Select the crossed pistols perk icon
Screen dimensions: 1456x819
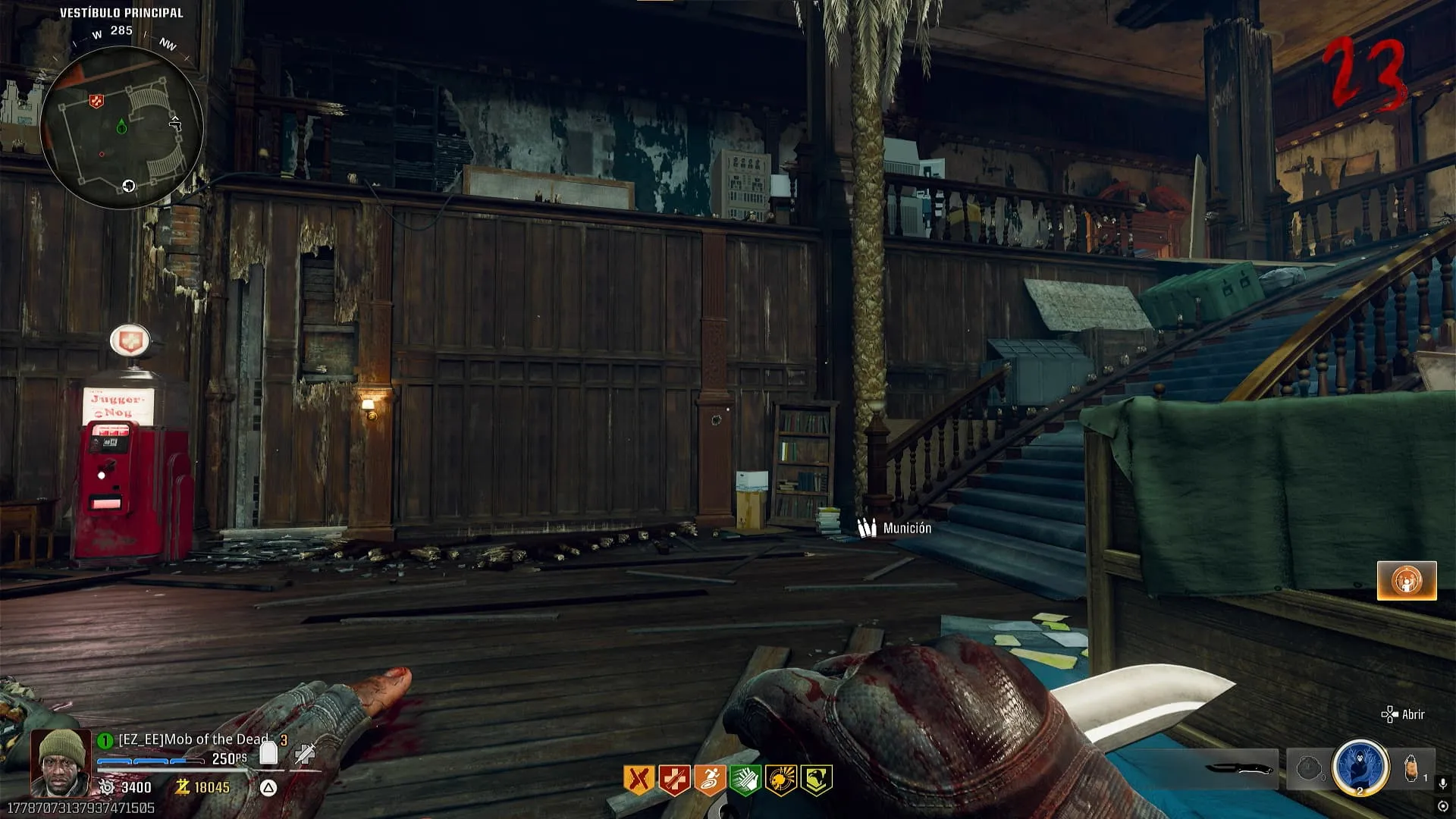(x=639, y=780)
